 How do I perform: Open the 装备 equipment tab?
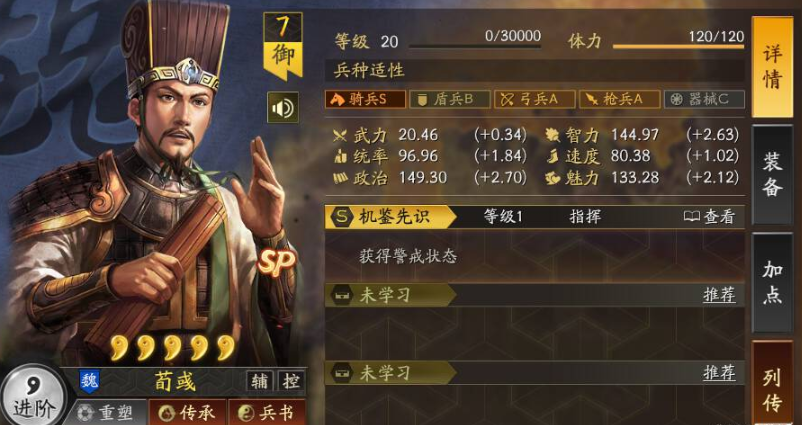(772, 175)
